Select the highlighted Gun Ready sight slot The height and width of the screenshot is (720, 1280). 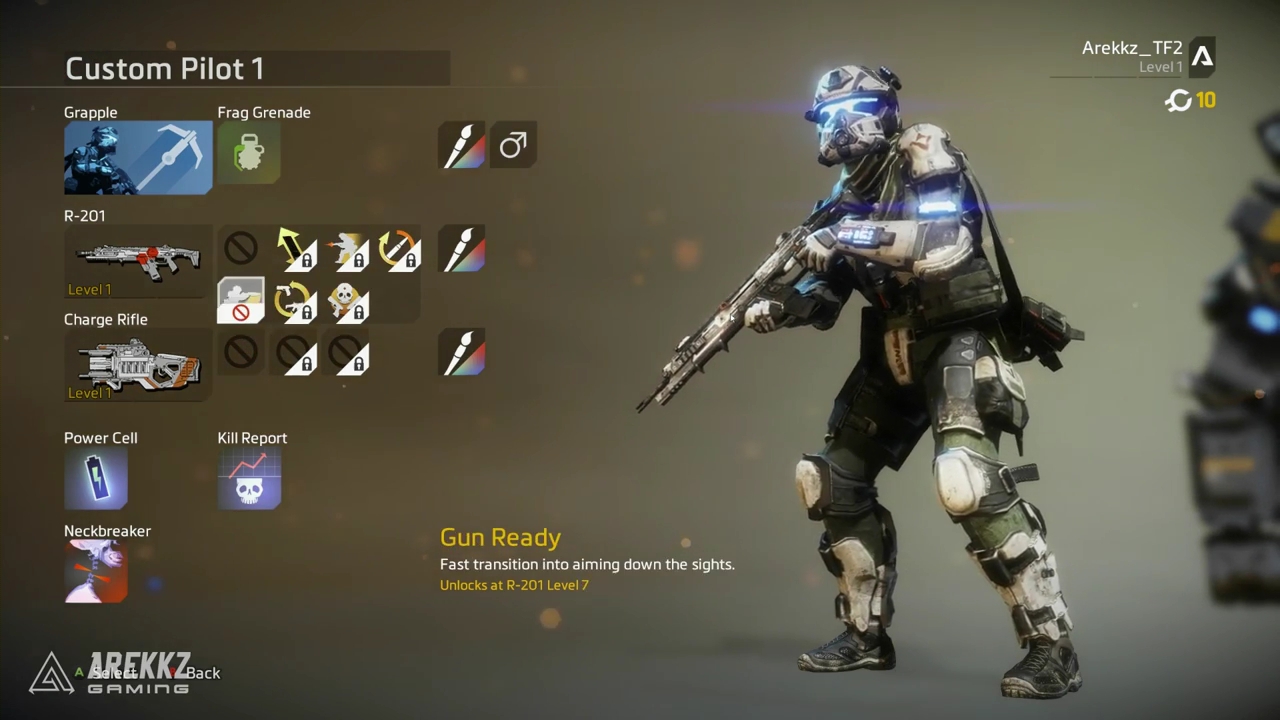[x=241, y=301]
